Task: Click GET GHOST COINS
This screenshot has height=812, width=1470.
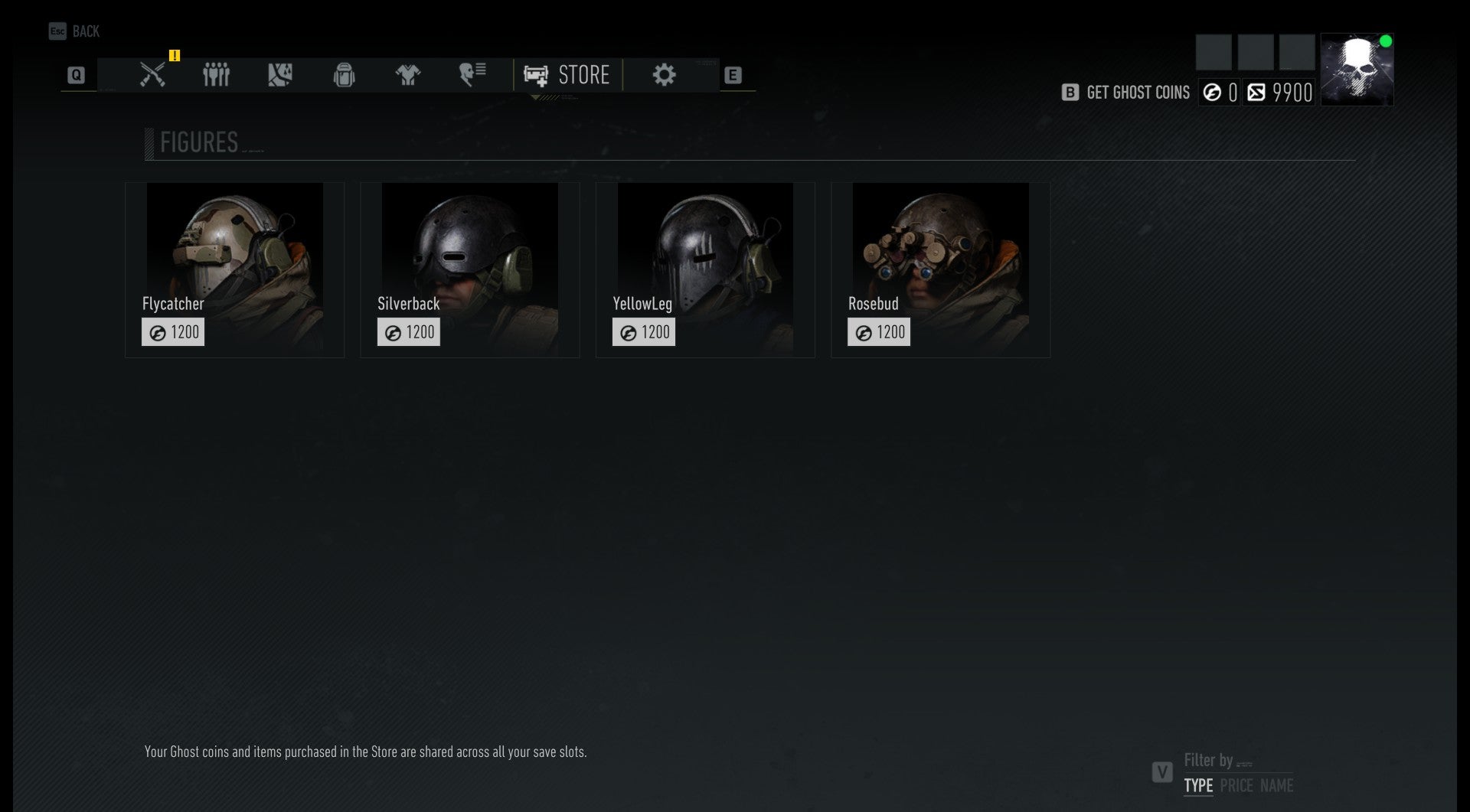Action: click(x=1137, y=92)
